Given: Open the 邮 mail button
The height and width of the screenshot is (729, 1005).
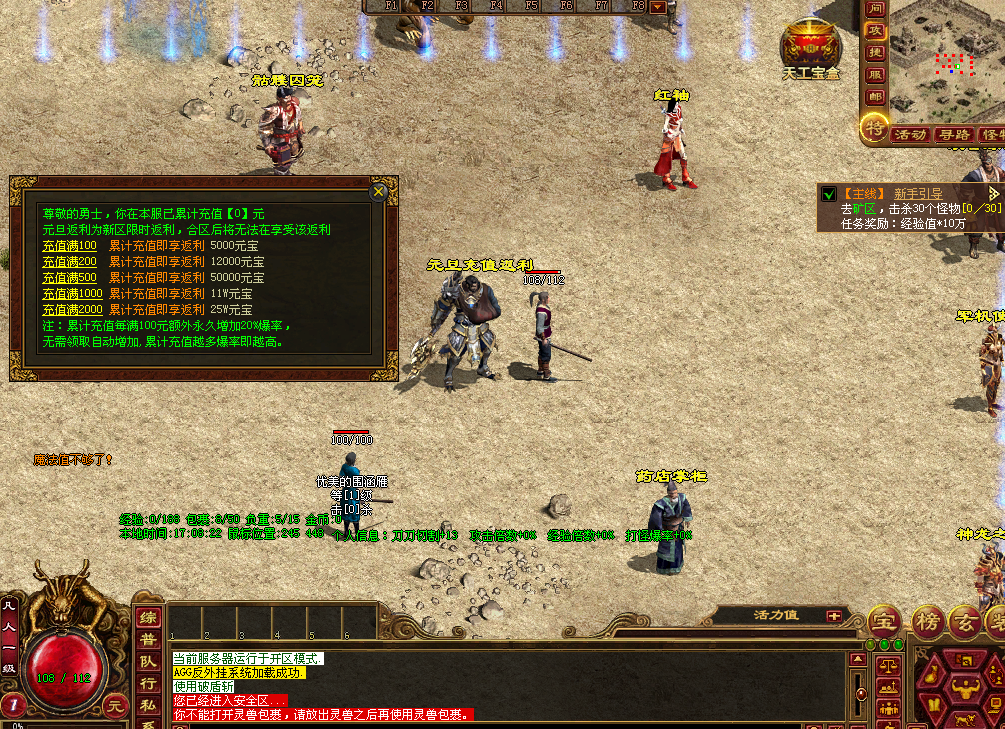Looking at the screenshot, I should point(875,97).
